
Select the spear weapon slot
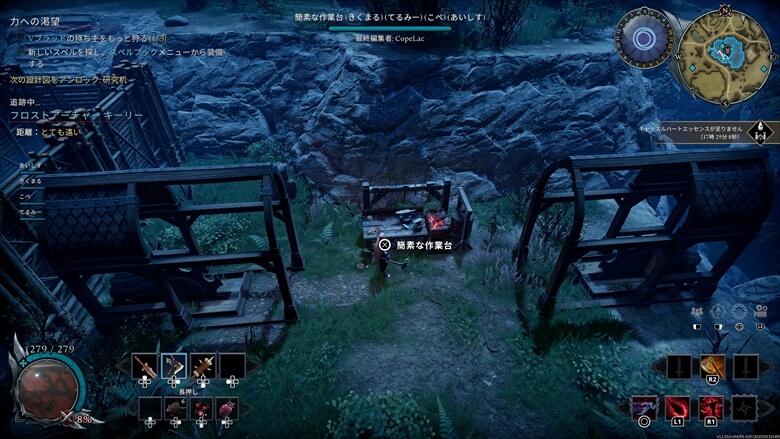tap(146, 367)
